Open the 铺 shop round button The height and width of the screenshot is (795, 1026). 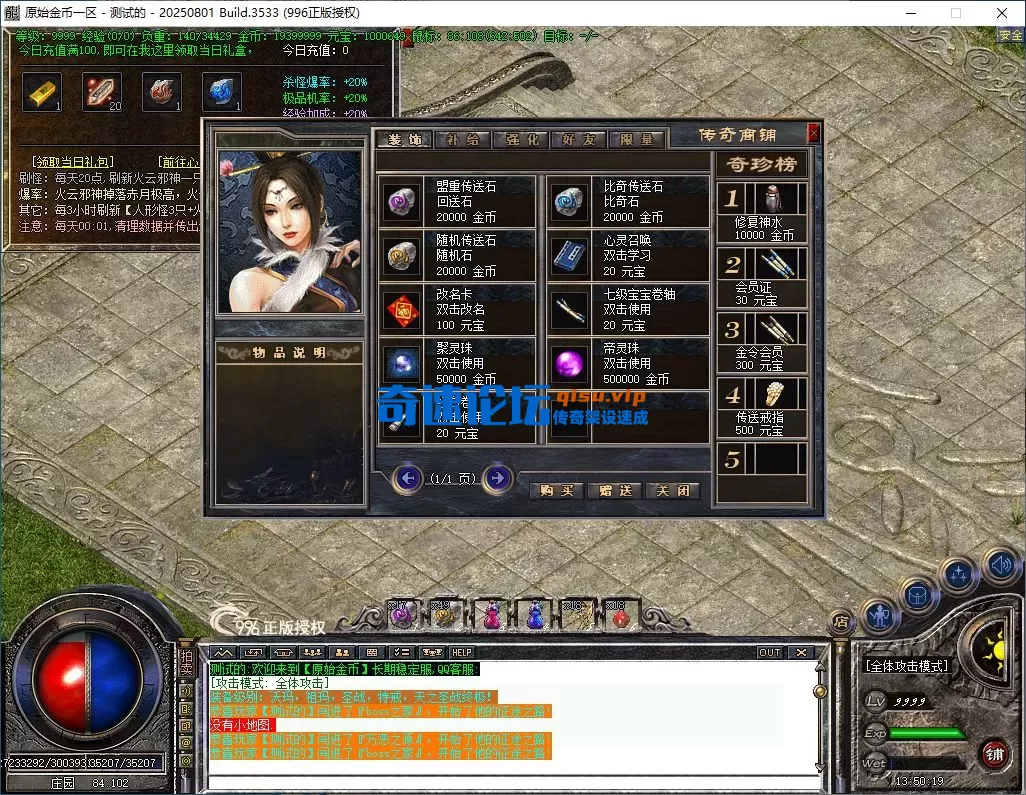click(x=994, y=752)
